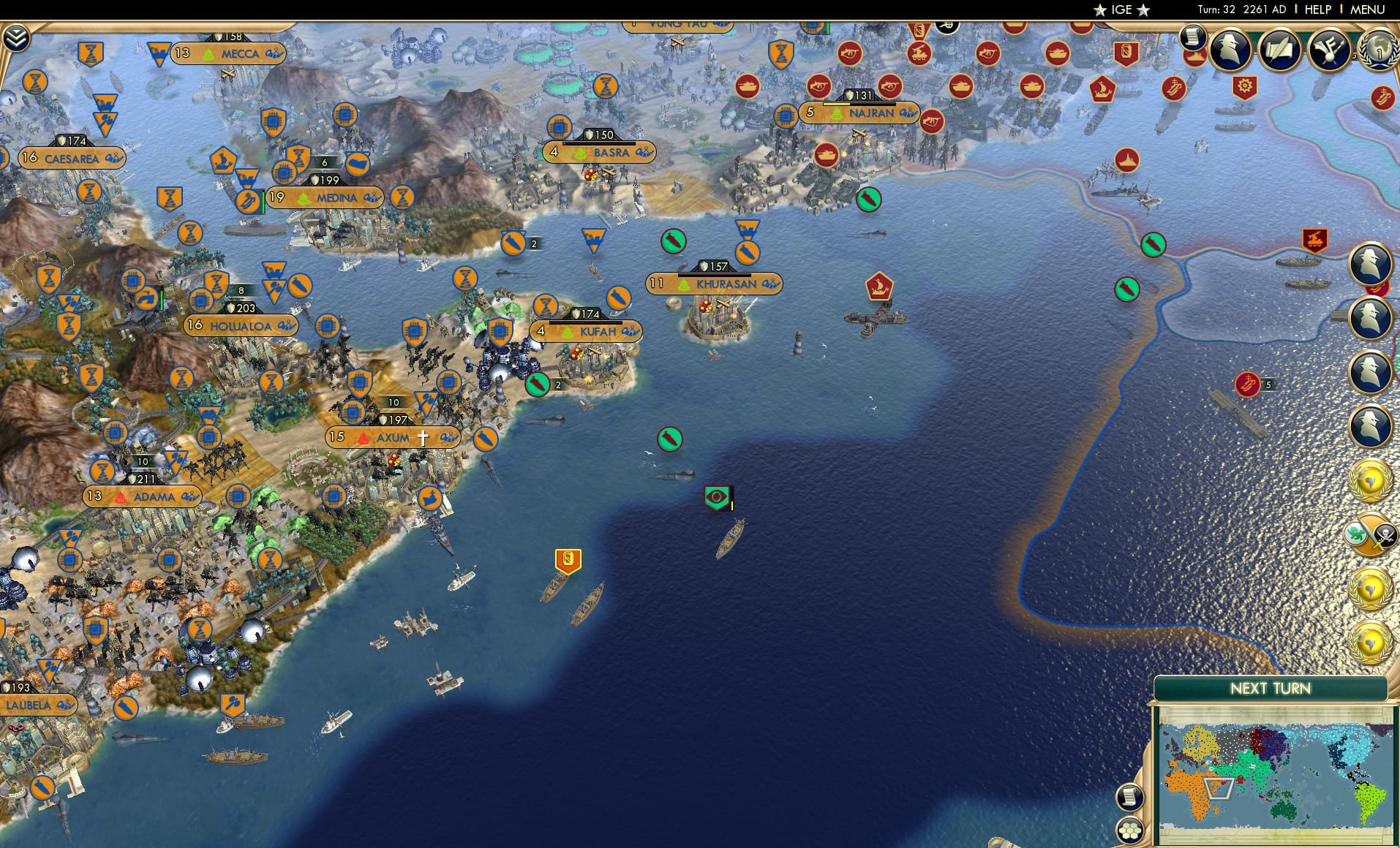
Task: Toggle strategic view with the hexagon icon
Action: pos(1129,830)
